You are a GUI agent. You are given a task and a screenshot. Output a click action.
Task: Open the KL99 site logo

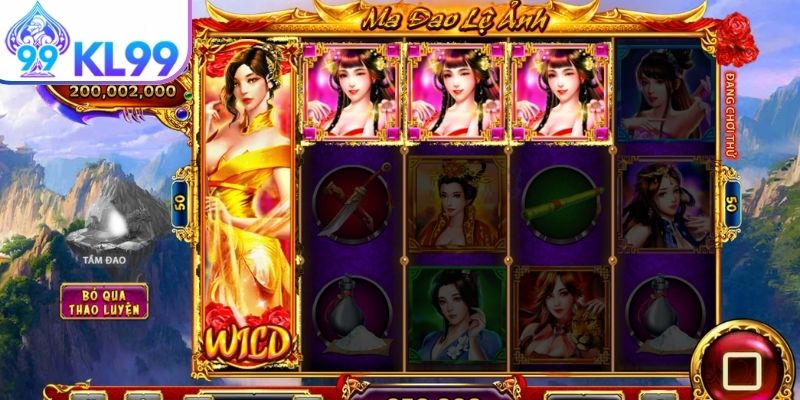(93, 40)
